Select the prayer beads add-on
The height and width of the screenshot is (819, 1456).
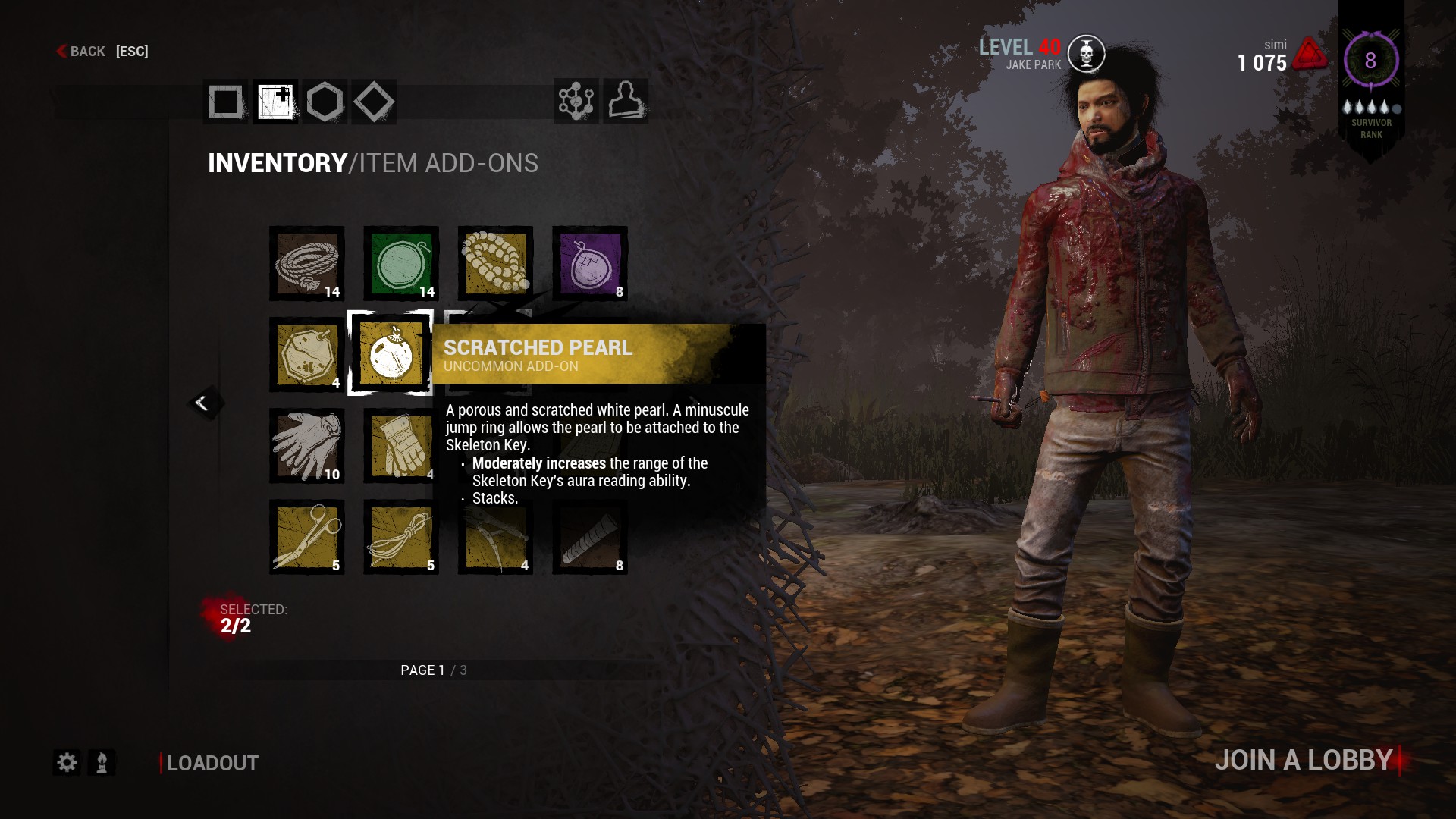(x=495, y=264)
